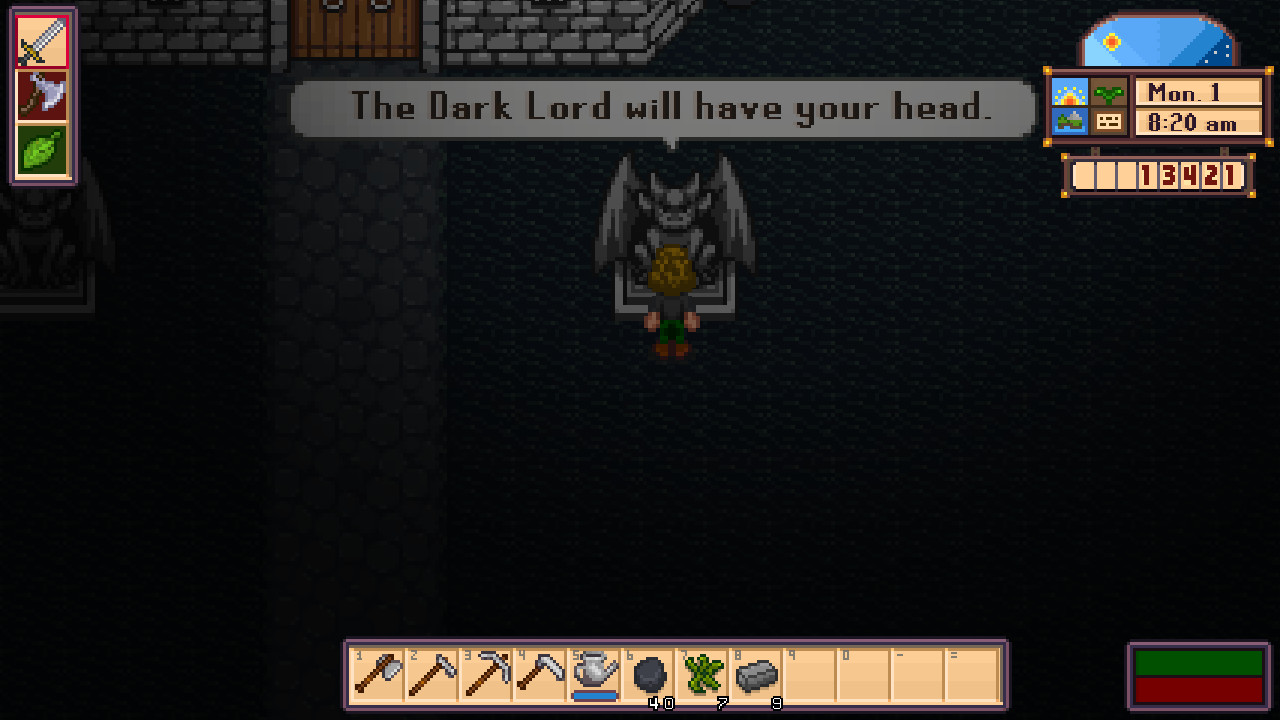Viewport: 1280px width, 720px height.
Task: Select the green fiber in hotbar slot 7
Action: point(703,675)
